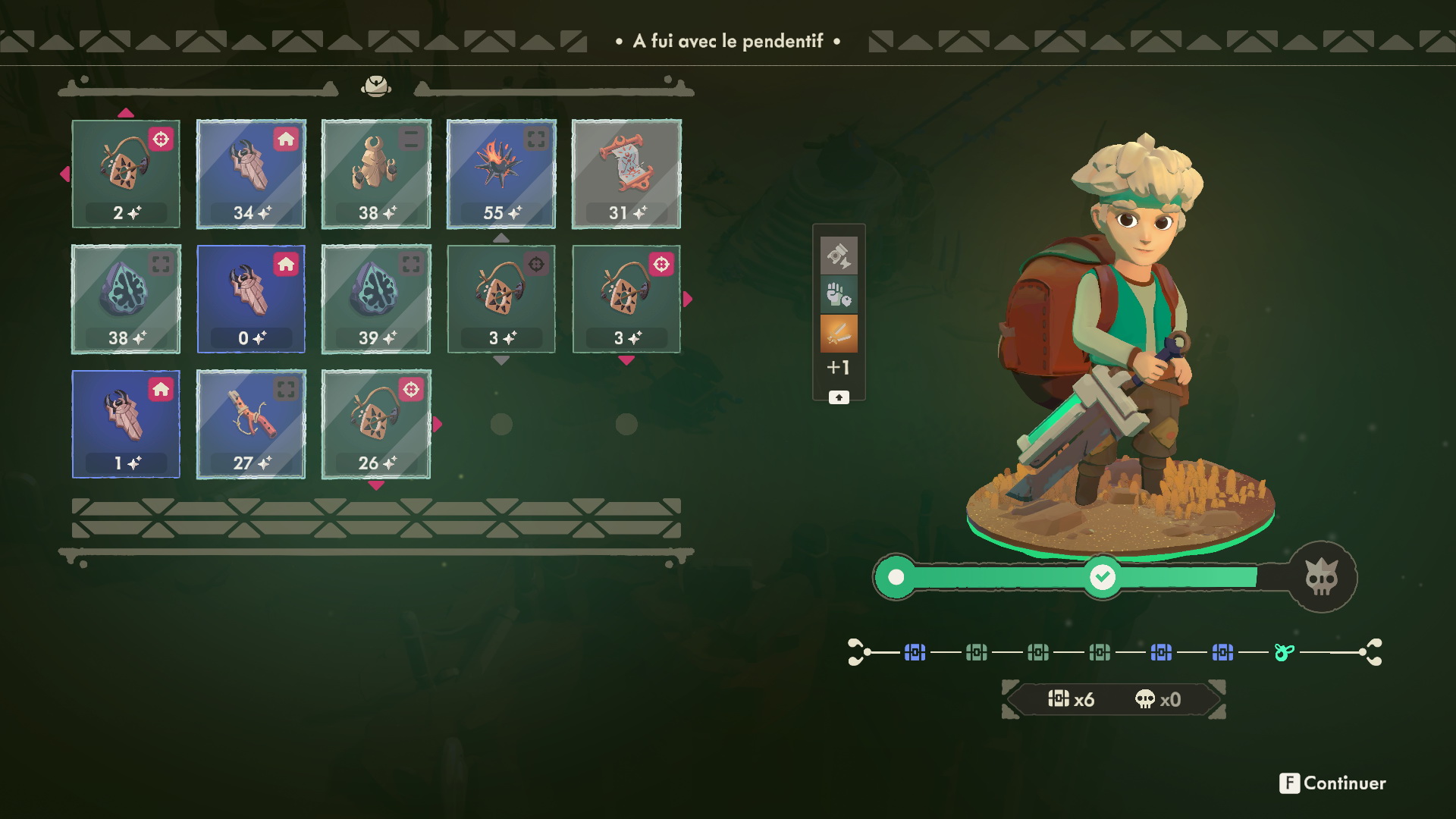Image resolution: width=1456 pixels, height=819 pixels.
Task: Select the orange crossed swords perk icon
Action: point(839,334)
